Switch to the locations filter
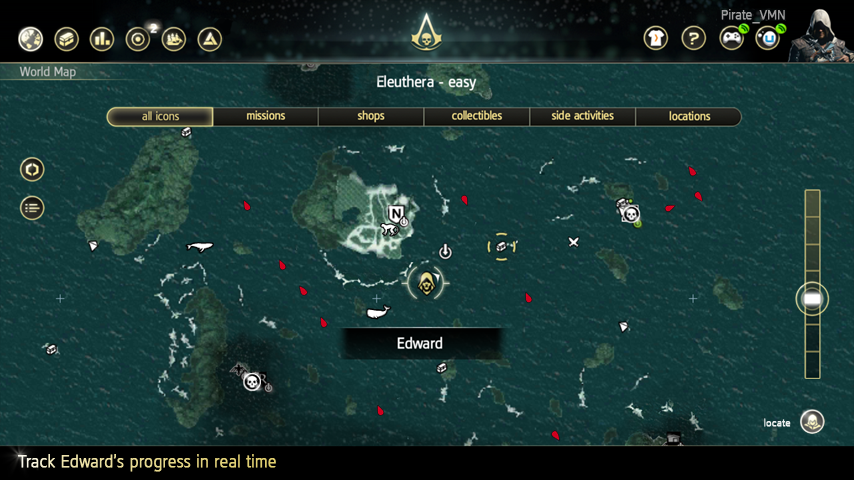The image size is (854, 480). point(689,116)
